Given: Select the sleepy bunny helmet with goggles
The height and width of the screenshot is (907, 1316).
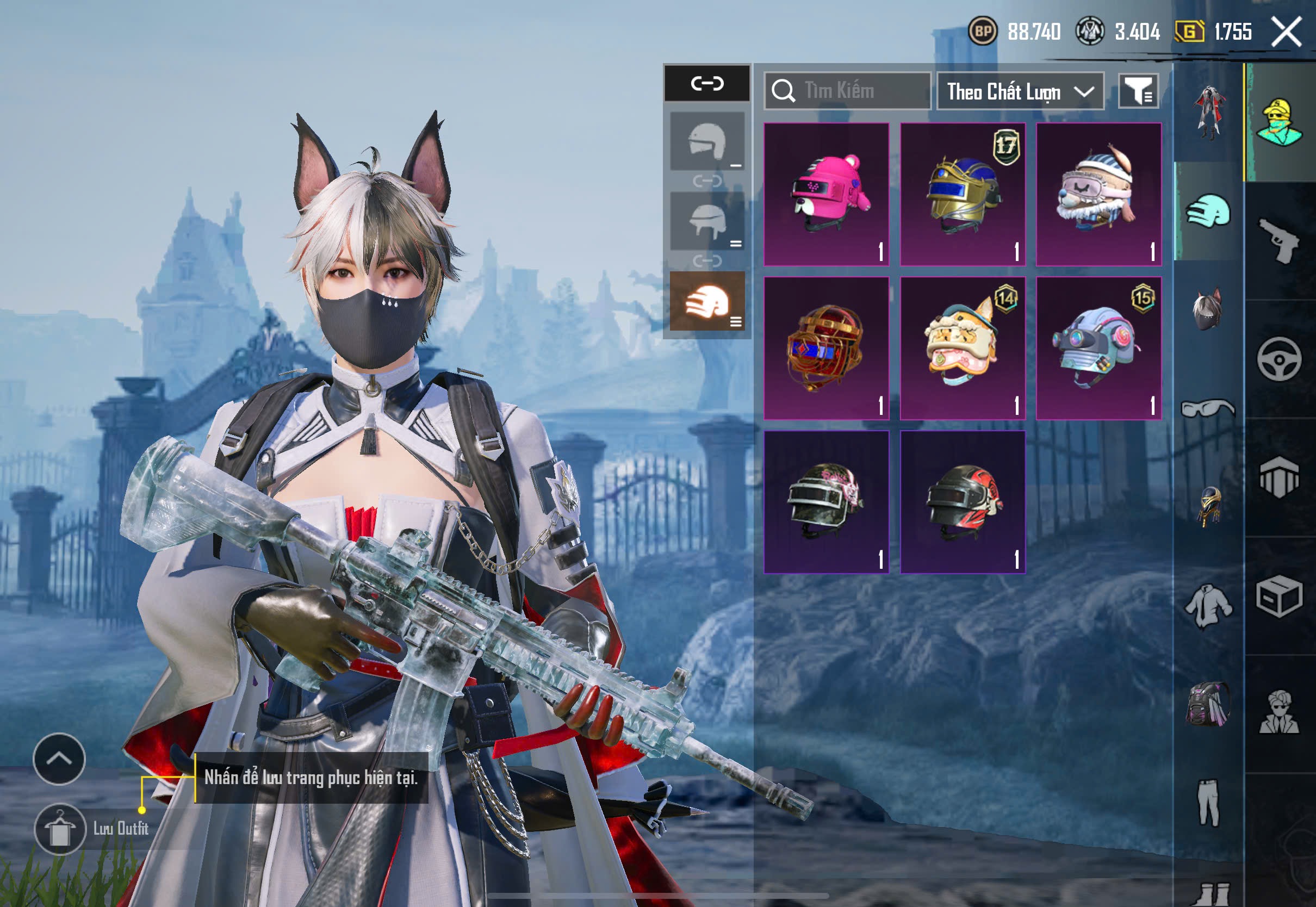Looking at the screenshot, I should 1098,194.
